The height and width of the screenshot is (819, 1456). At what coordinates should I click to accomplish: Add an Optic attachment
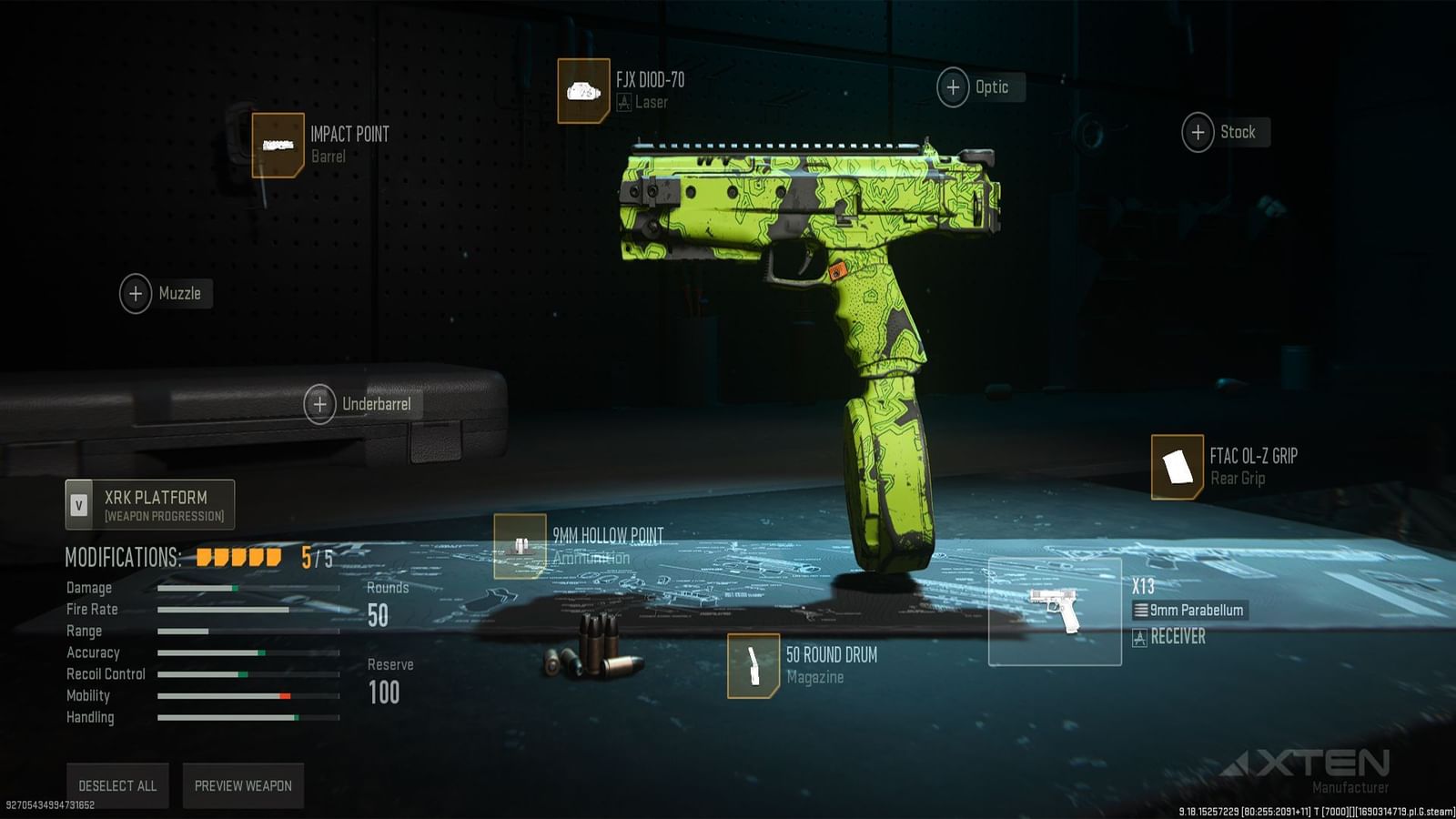[954, 87]
